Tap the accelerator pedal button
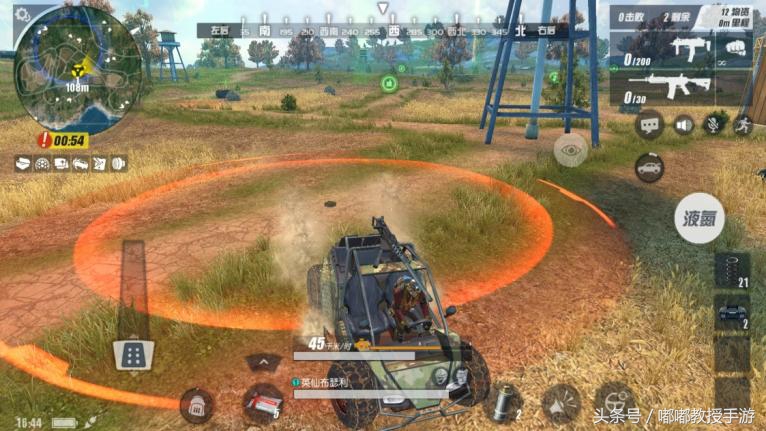Viewport: 766px width, 431px height. tap(133, 353)
